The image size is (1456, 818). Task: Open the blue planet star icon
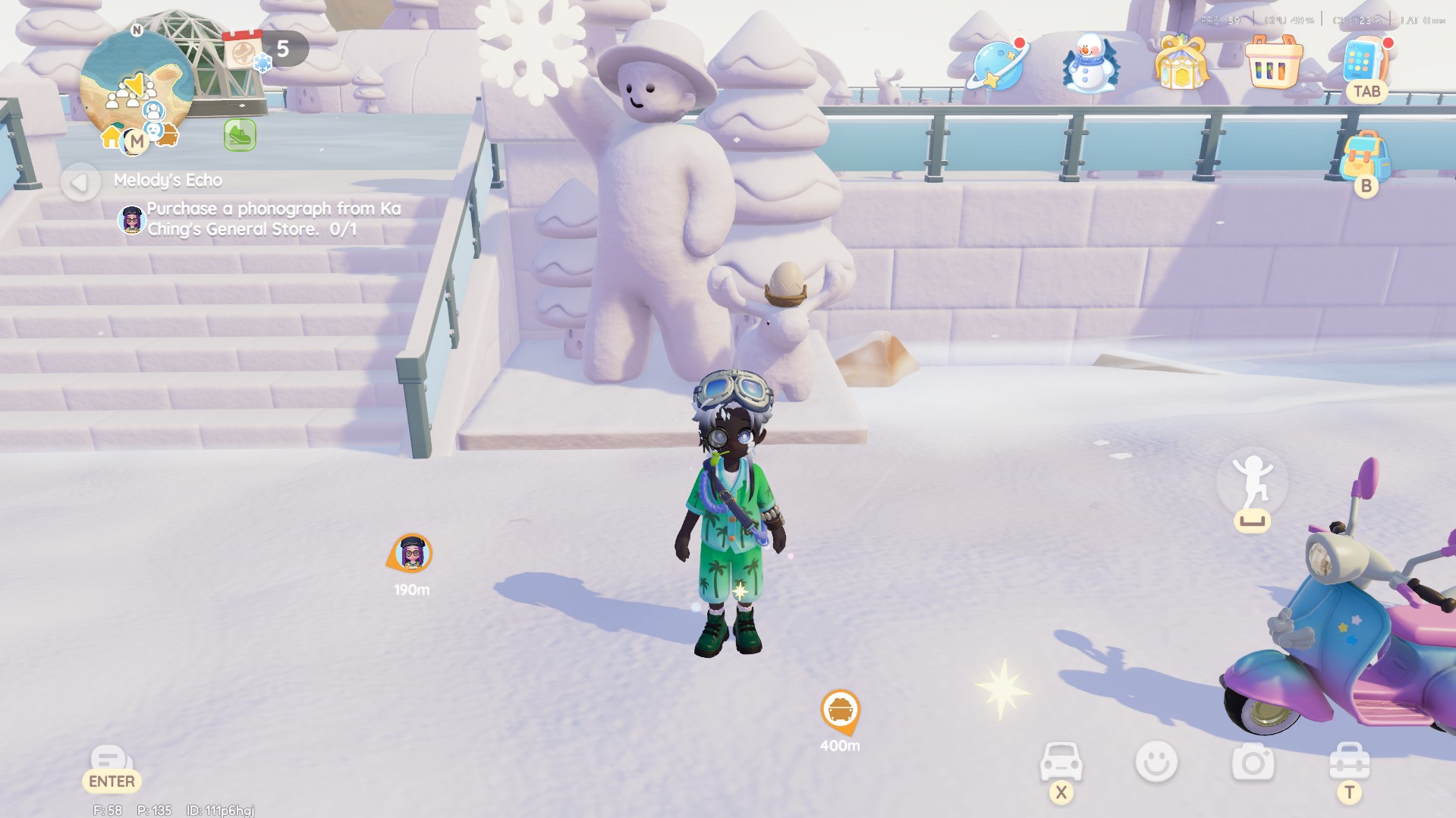click(x=997, y=65)
